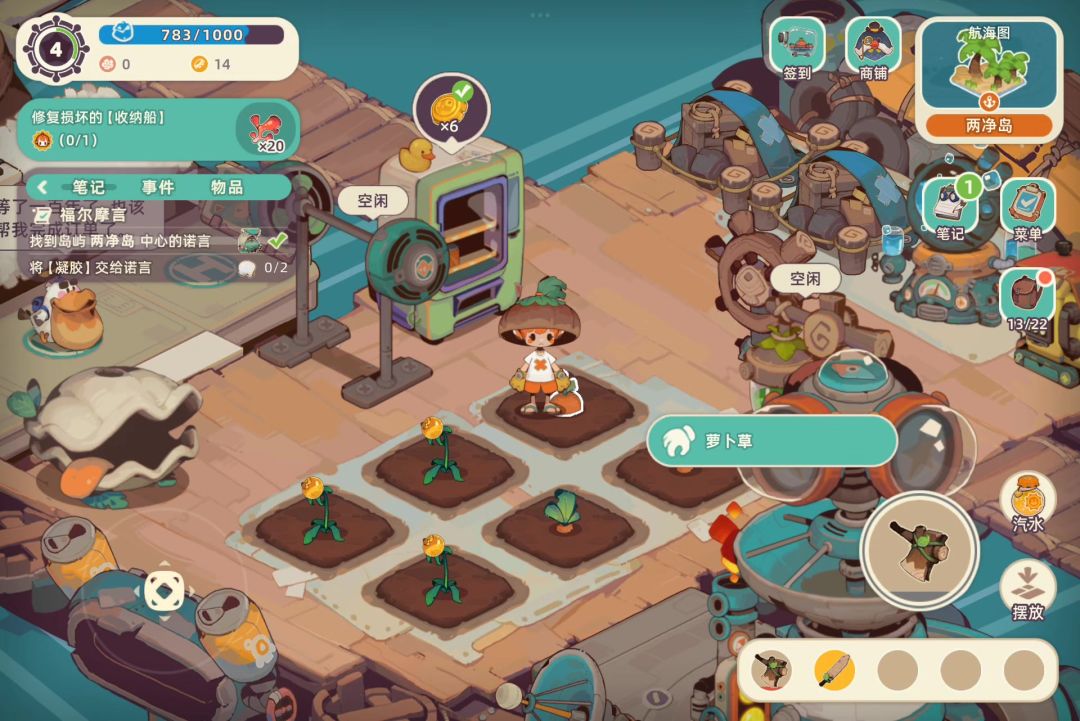Use the 汽水 soda button
1080x721 pixels.
(1027, 502)
